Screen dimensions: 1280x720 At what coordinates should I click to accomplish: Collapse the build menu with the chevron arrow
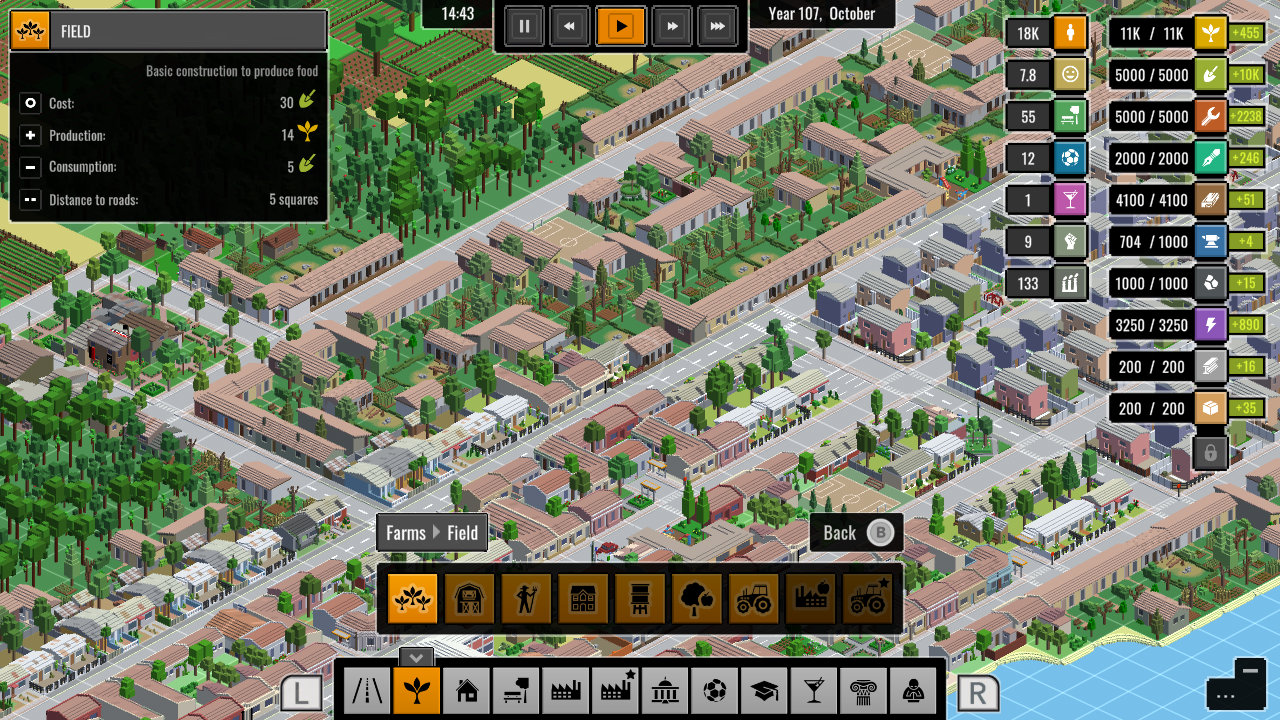pos(416,658)
